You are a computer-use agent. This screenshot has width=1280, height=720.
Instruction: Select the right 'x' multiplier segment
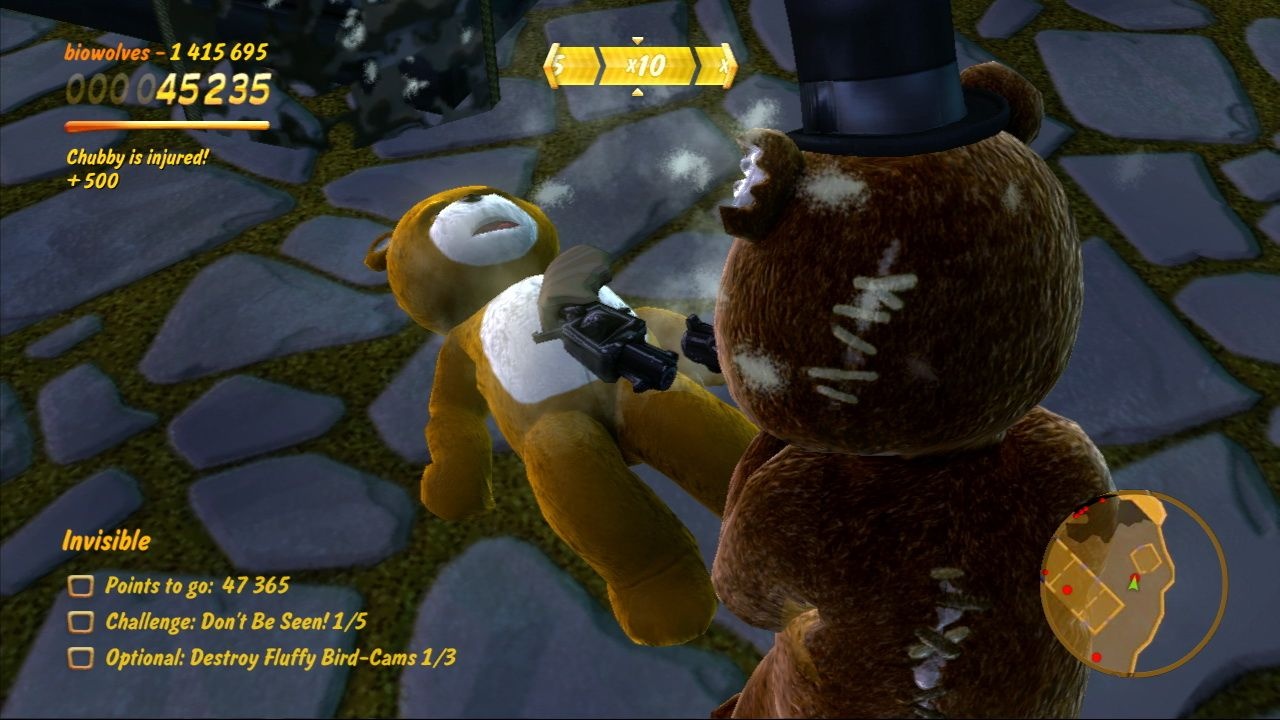[722, 63]
